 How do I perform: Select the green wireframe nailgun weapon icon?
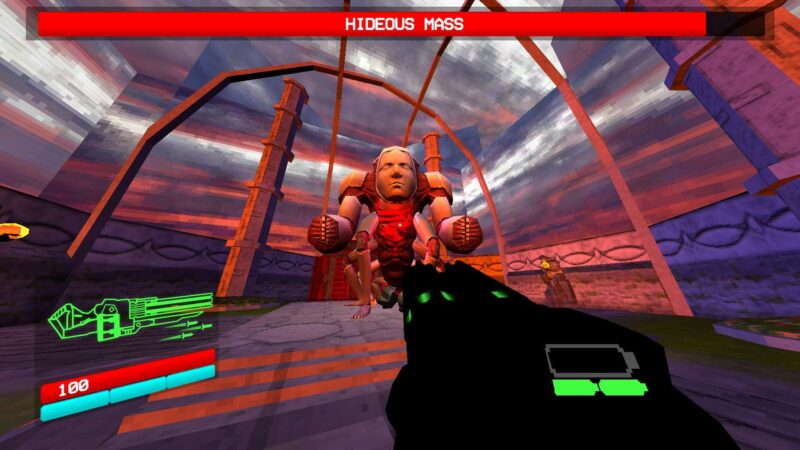[x=130, y=318]
